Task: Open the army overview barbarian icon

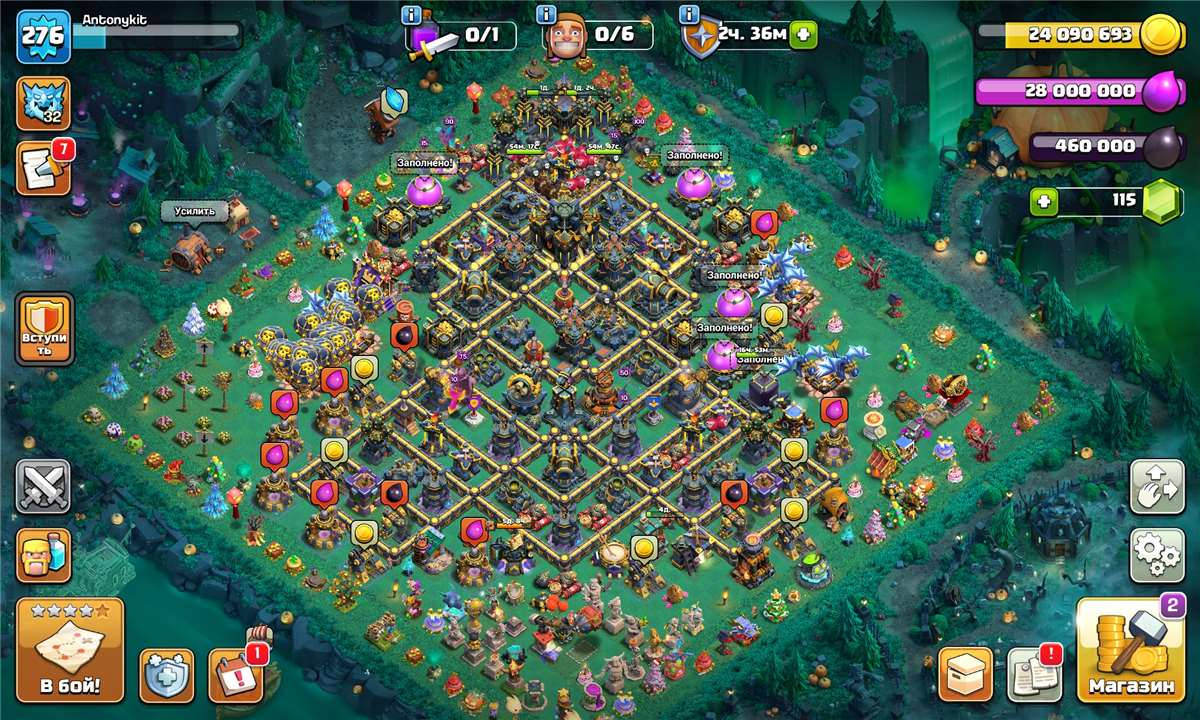Action: tap(43, 556)
